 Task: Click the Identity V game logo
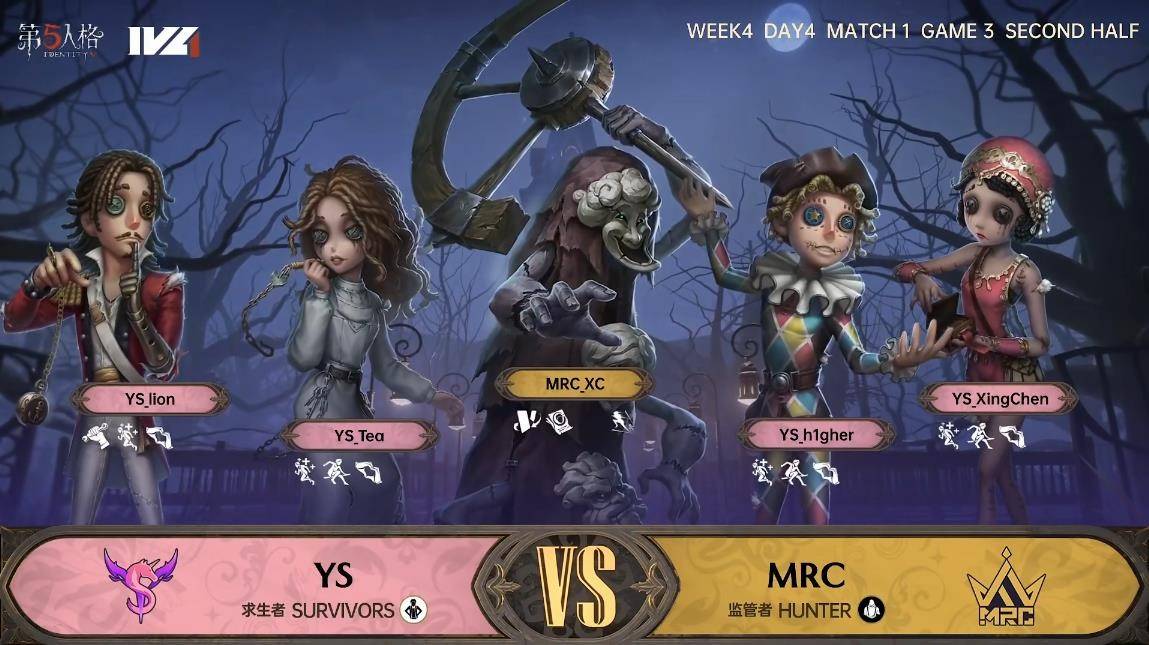point(60,41)
